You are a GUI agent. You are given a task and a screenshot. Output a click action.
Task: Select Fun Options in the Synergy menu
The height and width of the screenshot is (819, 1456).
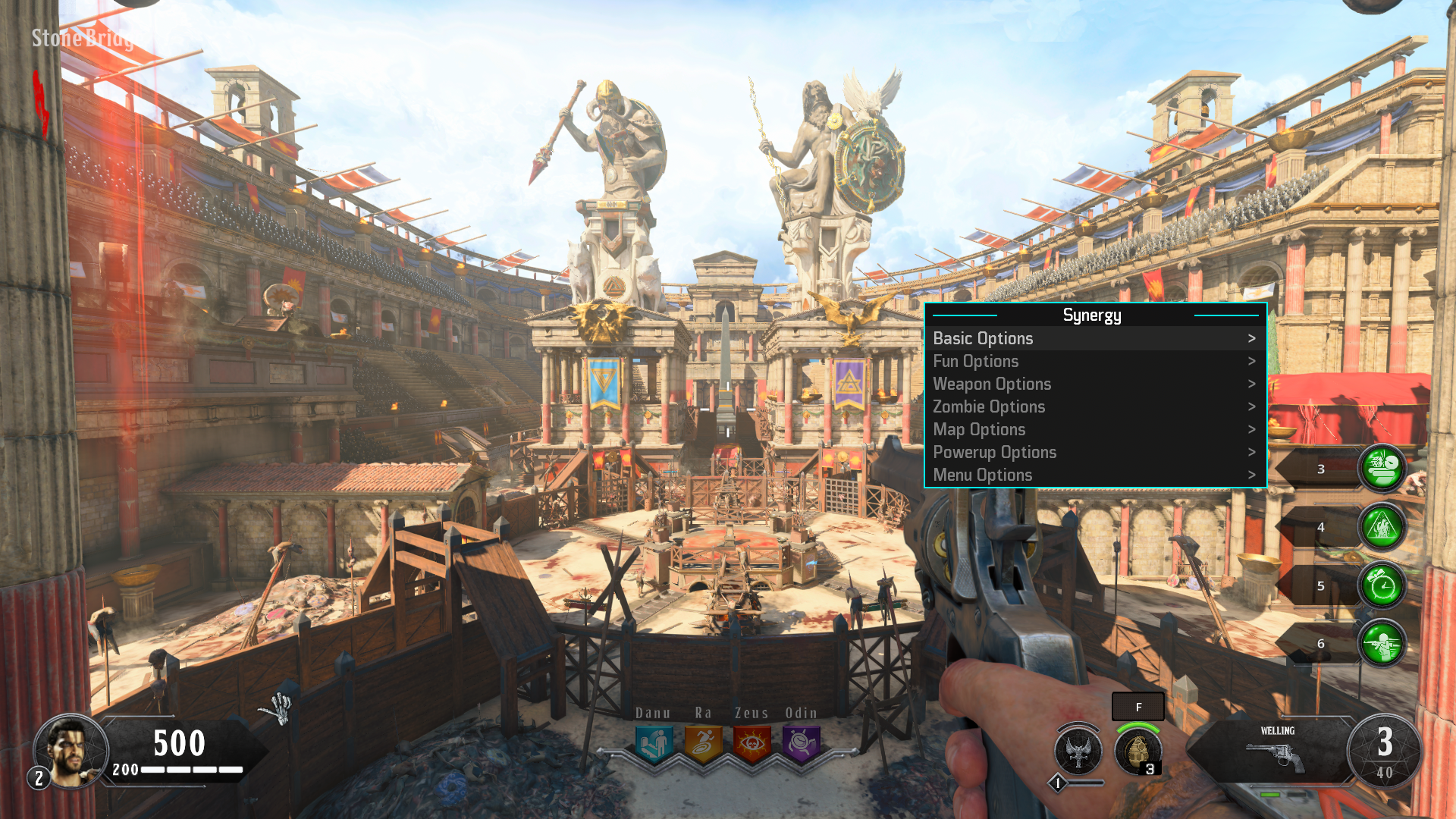tap(977, 362)
